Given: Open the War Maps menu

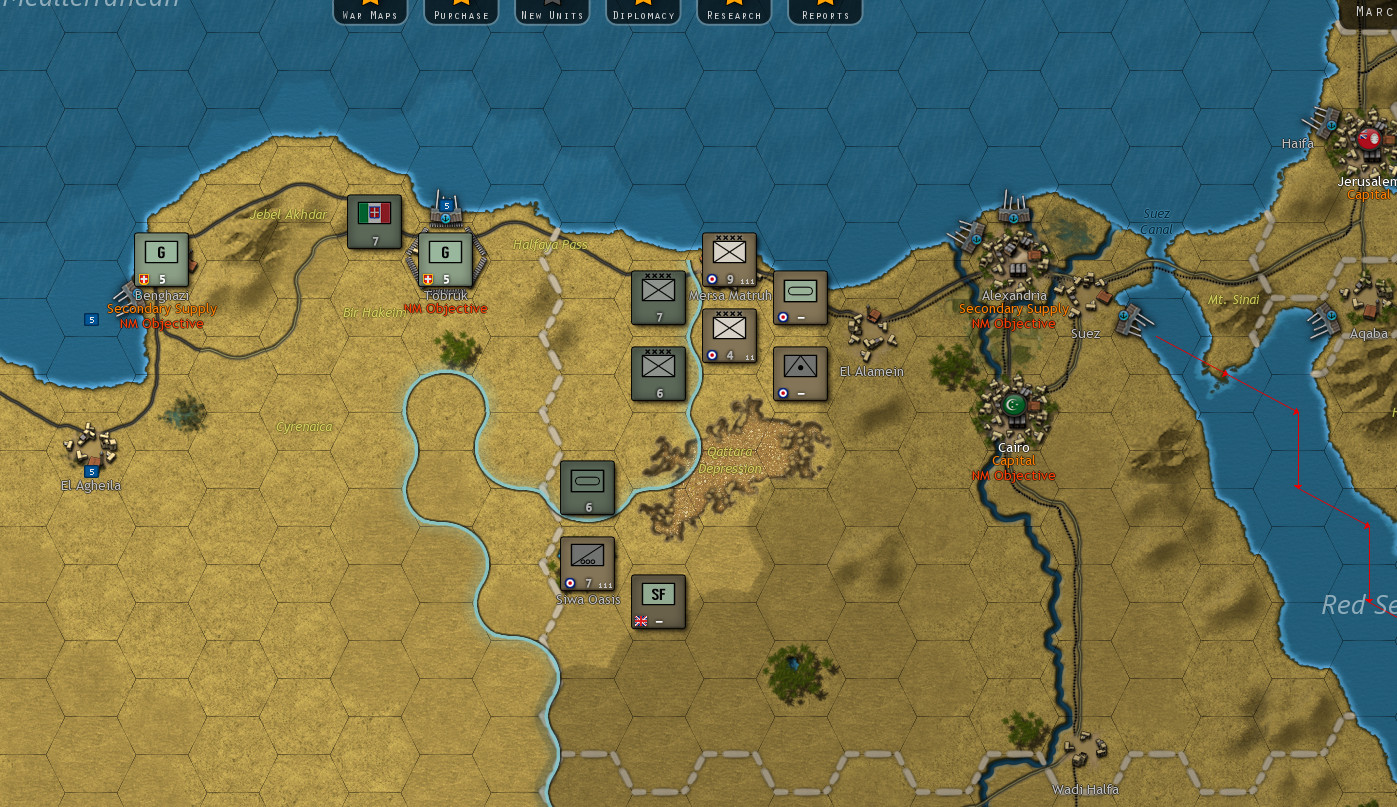Looking at the screenshot, I should point(369,12).
